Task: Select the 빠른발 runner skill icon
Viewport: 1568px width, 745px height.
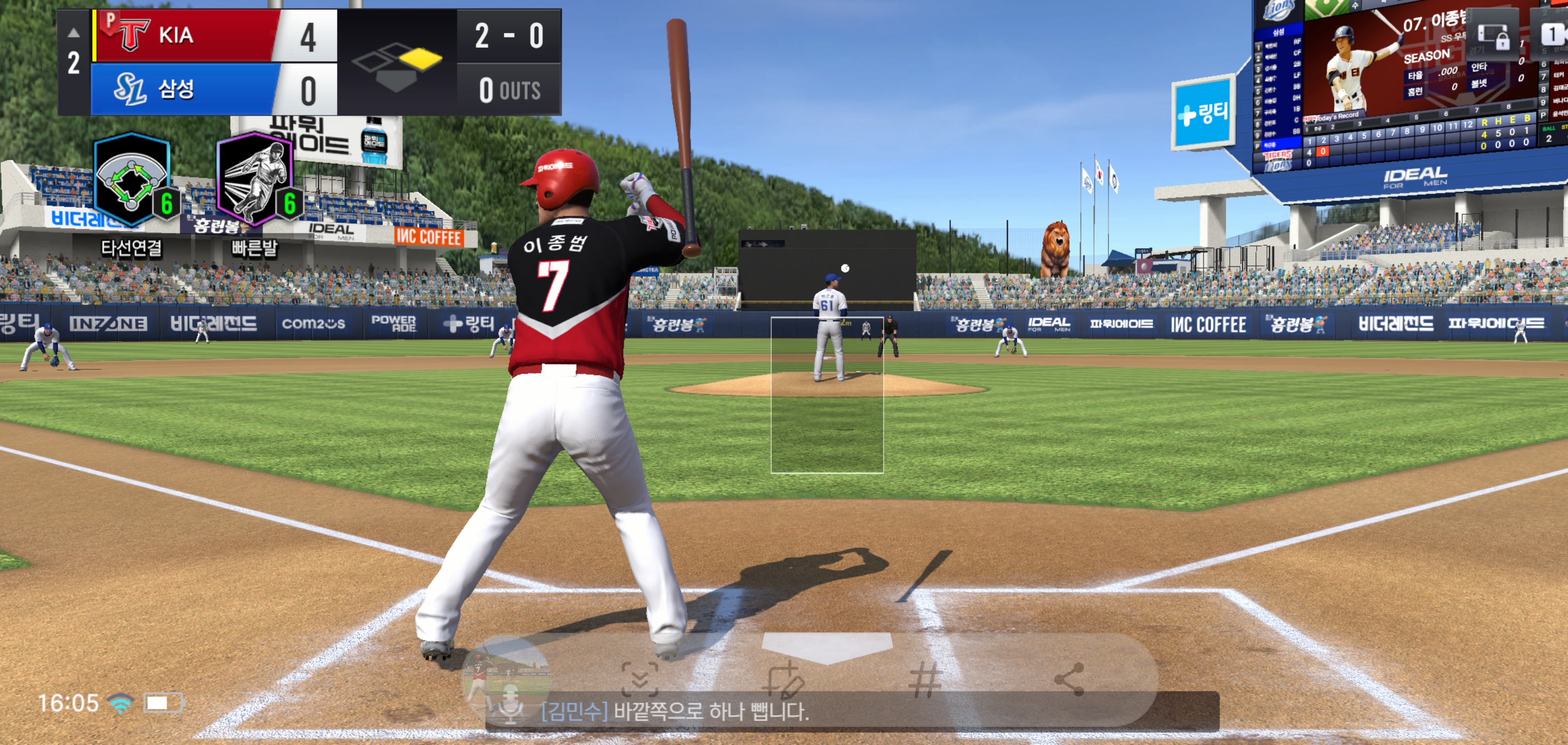Action: point(255,180)
